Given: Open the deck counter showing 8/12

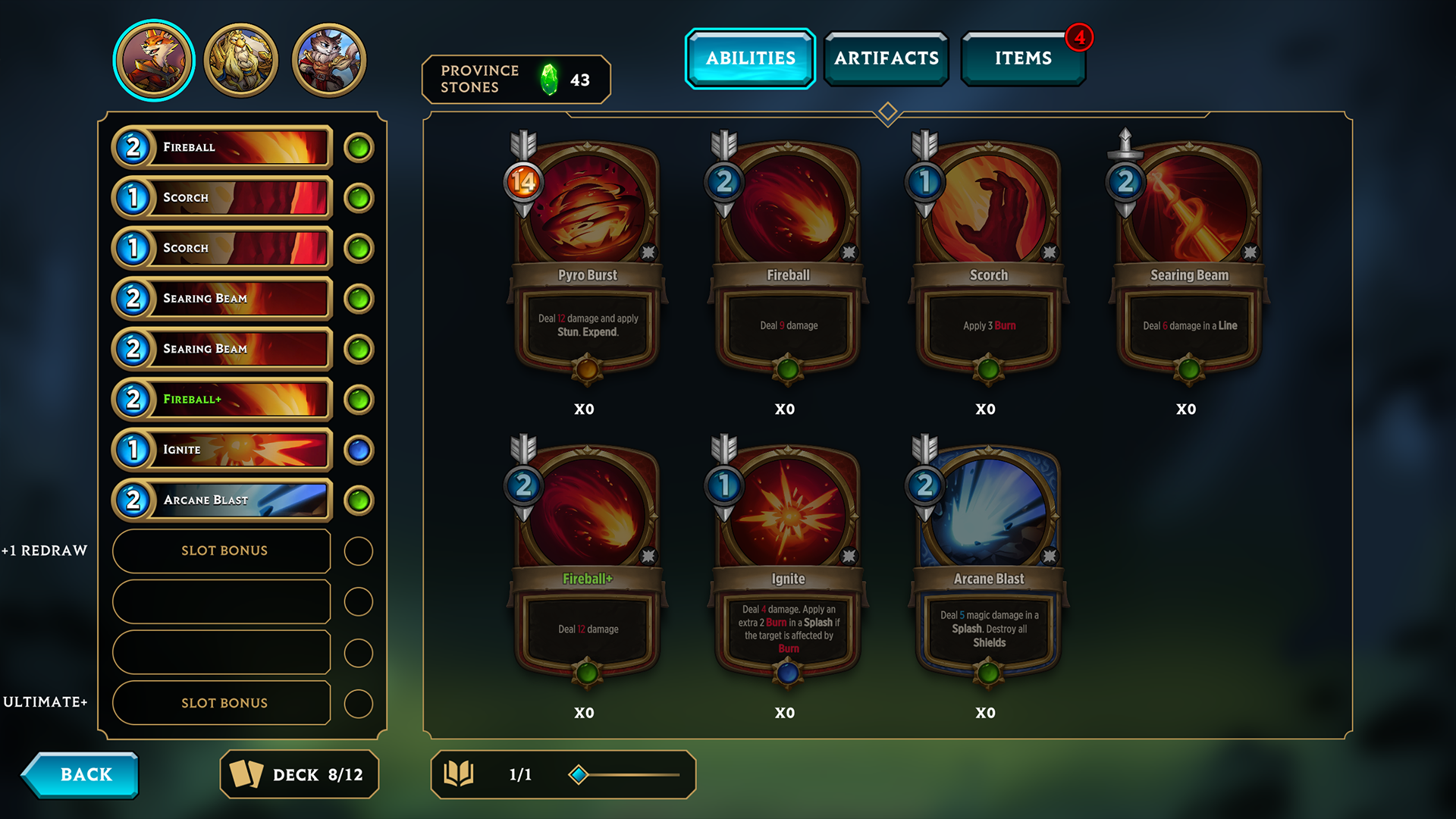Looking at the screenshot, I should [x=299, y=774].
